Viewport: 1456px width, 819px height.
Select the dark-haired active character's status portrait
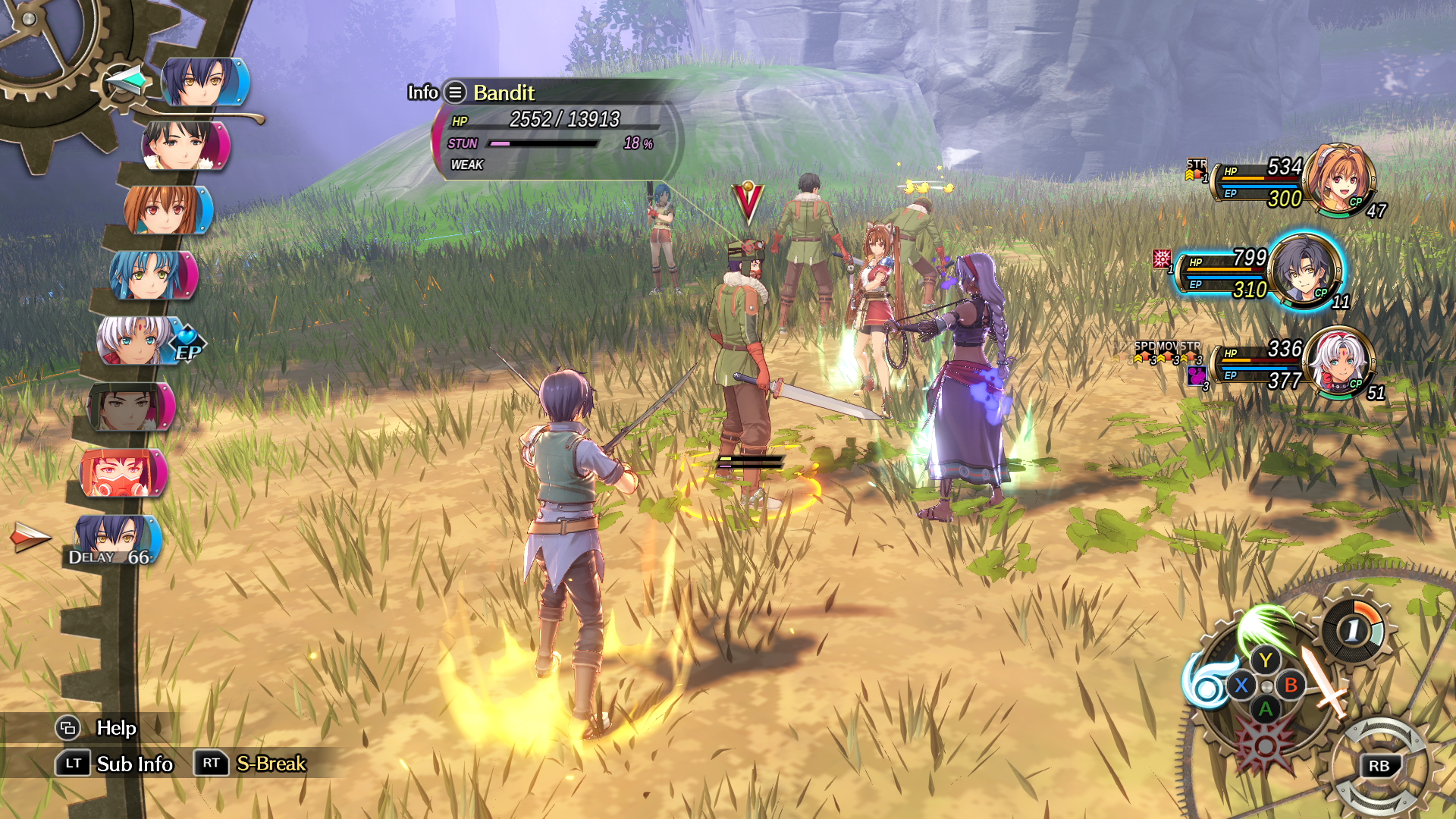[x=1304, y=271]
